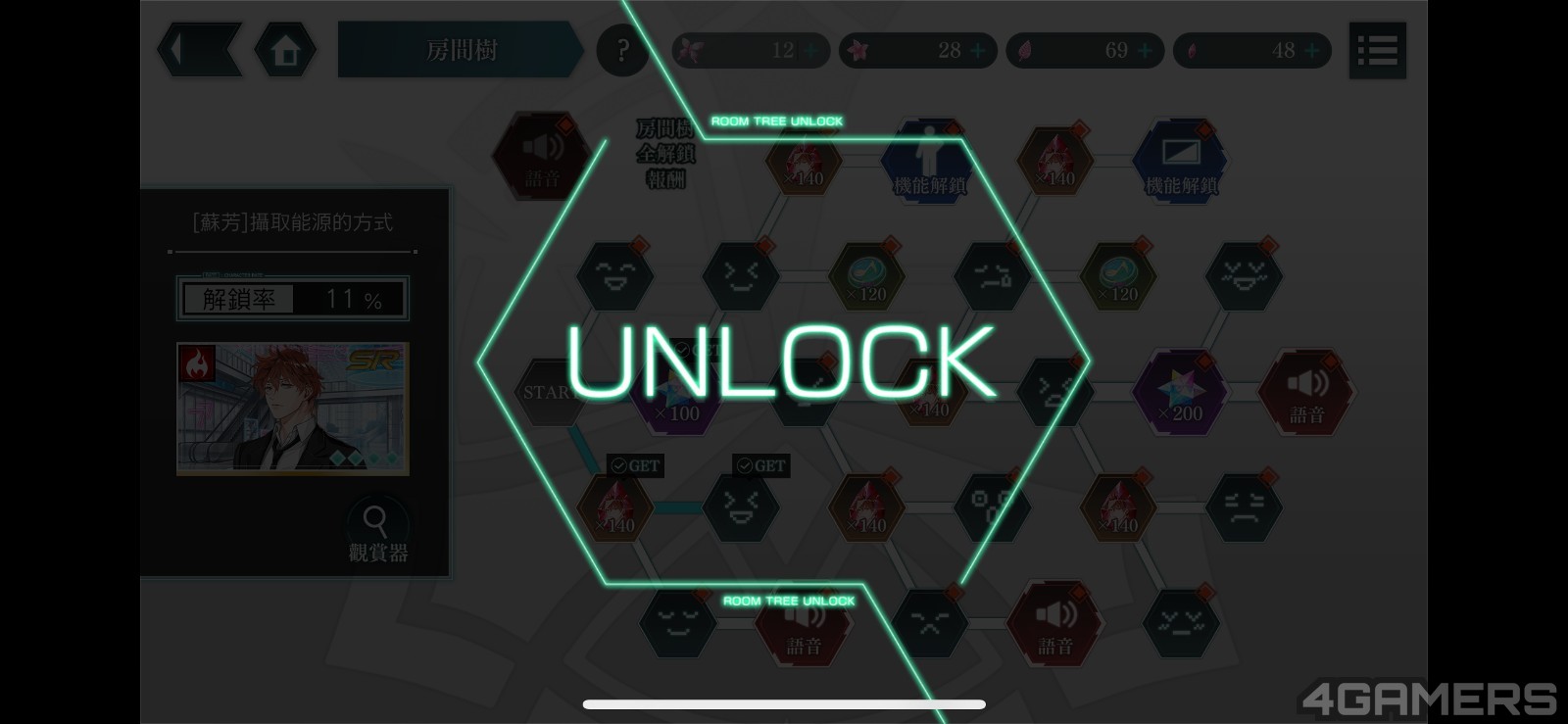Tap the plus beside the 12 currency
Image resolution: width=1568 pixels, height=724 pixels.
[811, 51]
